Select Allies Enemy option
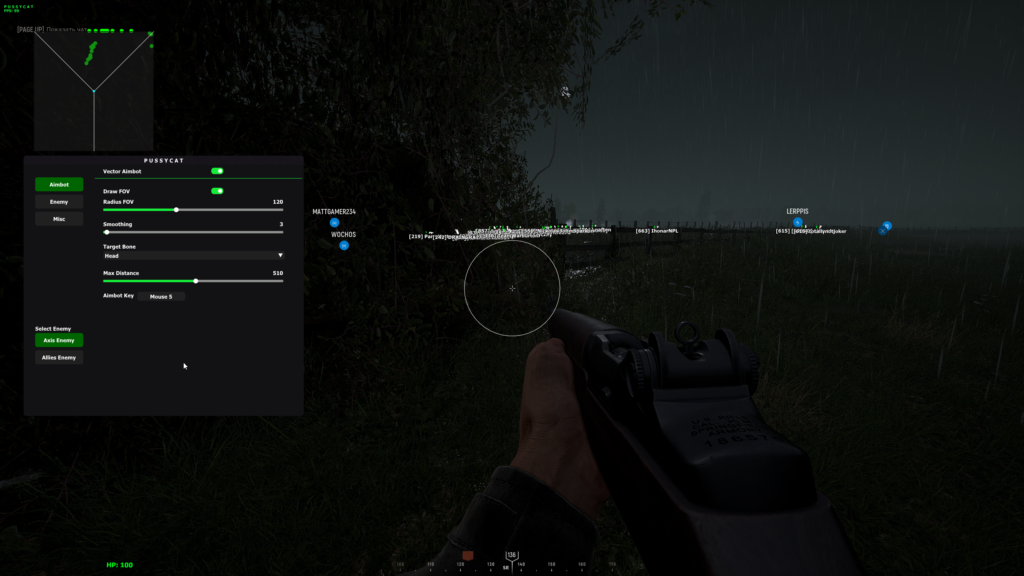 (x=59, y=357)
